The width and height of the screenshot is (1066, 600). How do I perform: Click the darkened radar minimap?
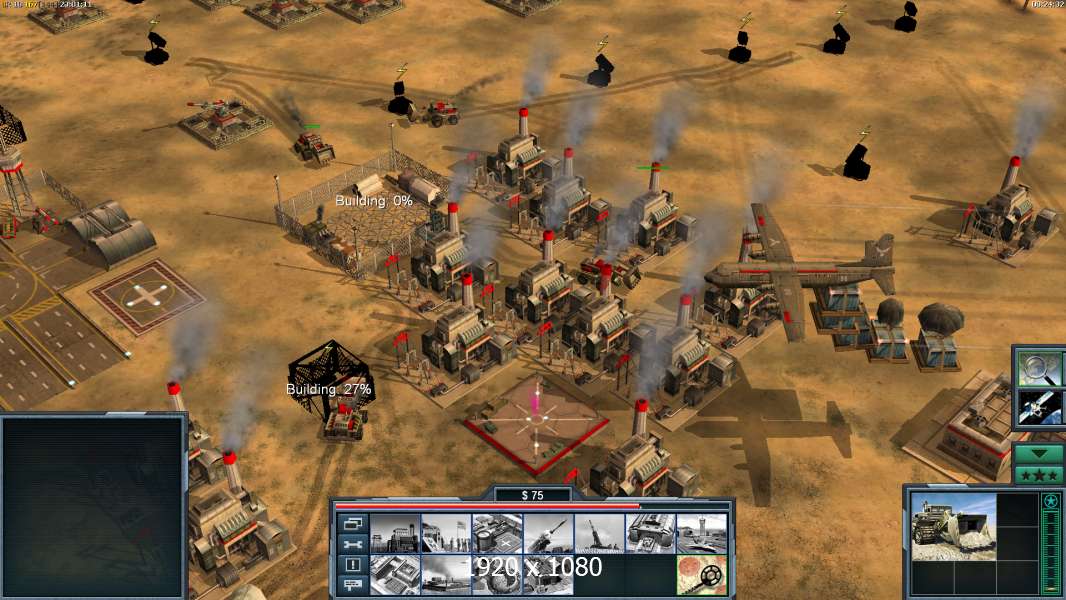(93, 506)
